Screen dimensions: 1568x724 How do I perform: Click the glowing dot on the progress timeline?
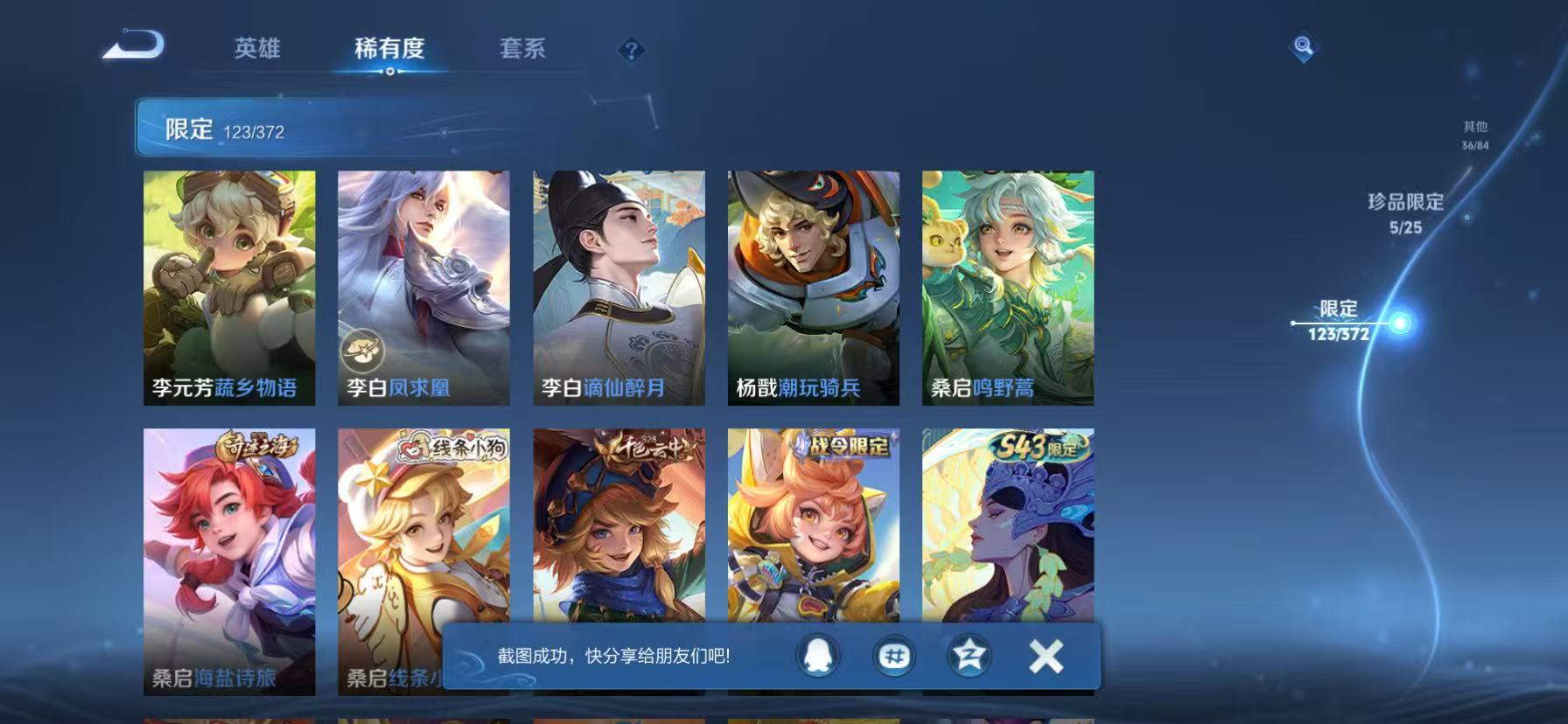point(1400,324)
